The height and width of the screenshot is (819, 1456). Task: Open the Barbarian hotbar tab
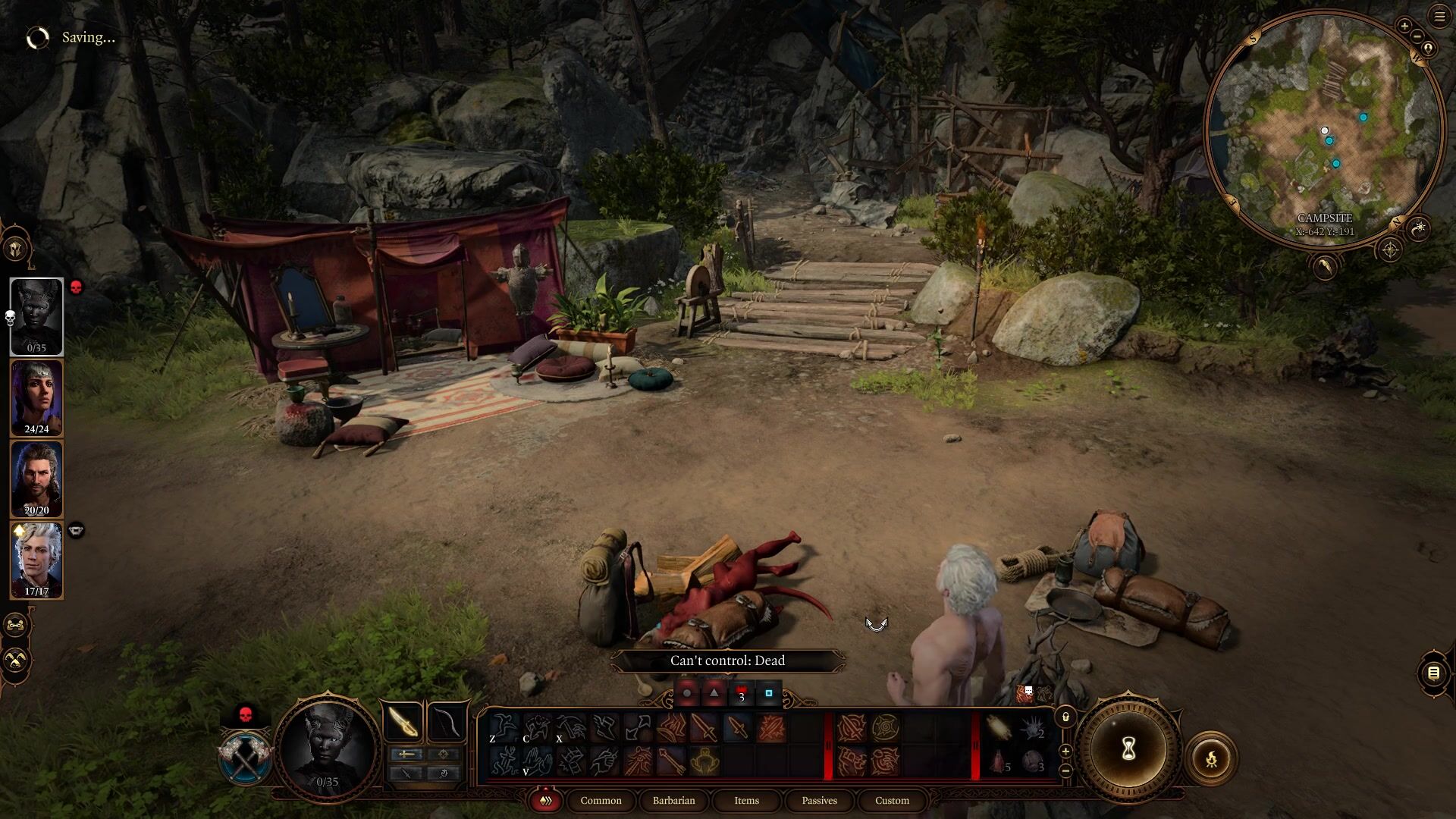(673, 800)
